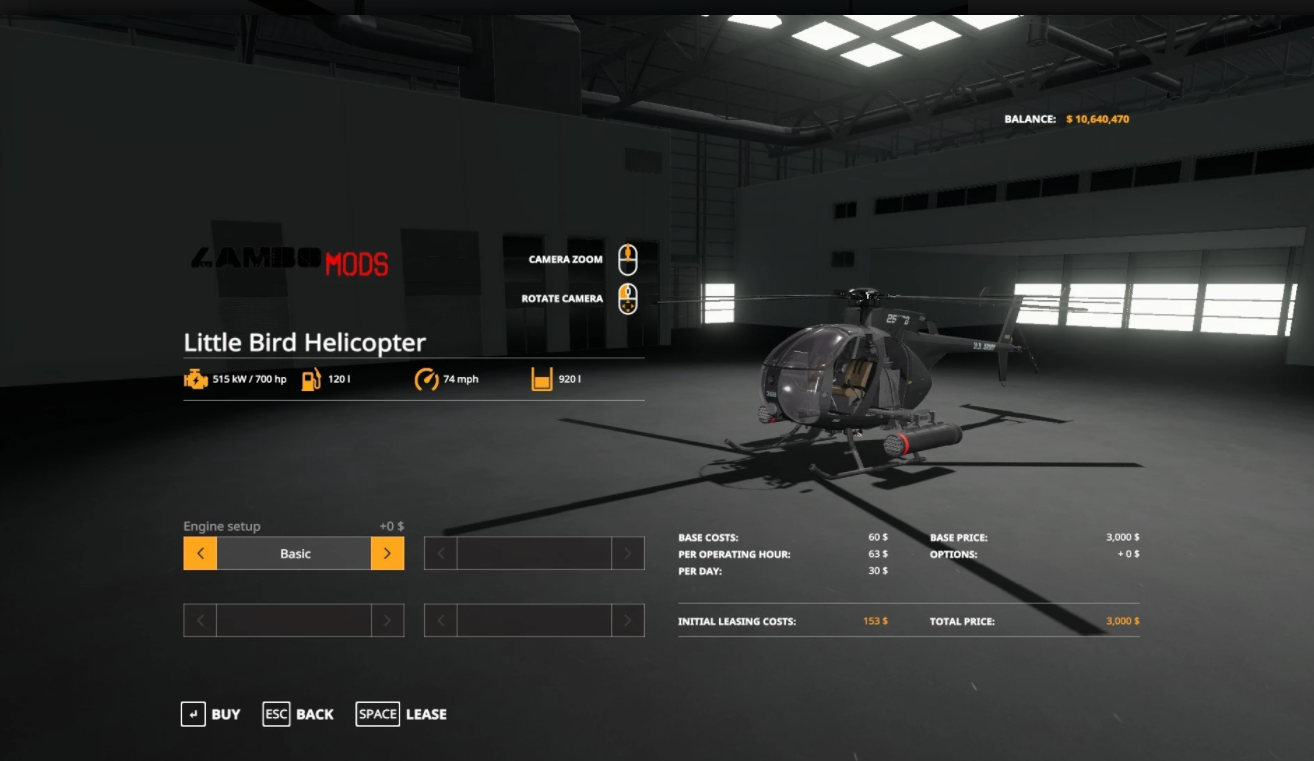Click the balance amount in the top corner
This screenshot has height=761, width=1314.
[1097, 118]
